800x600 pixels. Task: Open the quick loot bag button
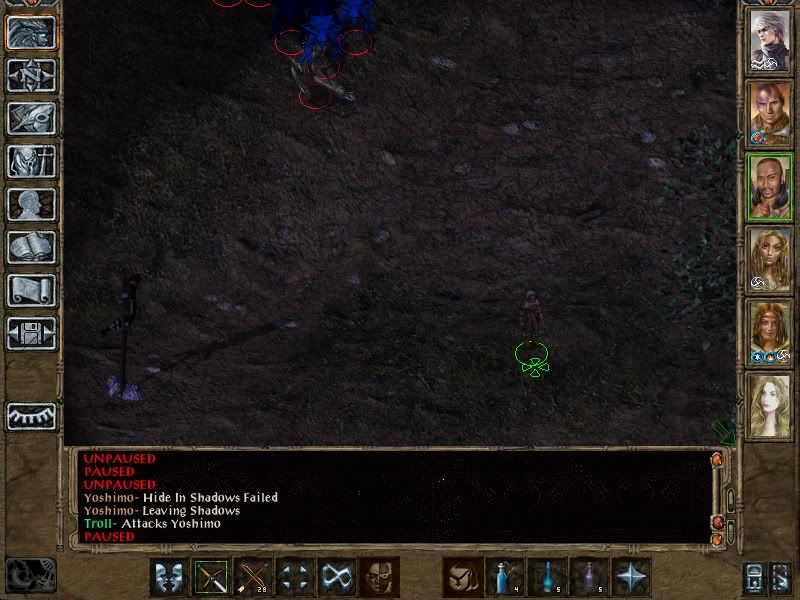462,577
